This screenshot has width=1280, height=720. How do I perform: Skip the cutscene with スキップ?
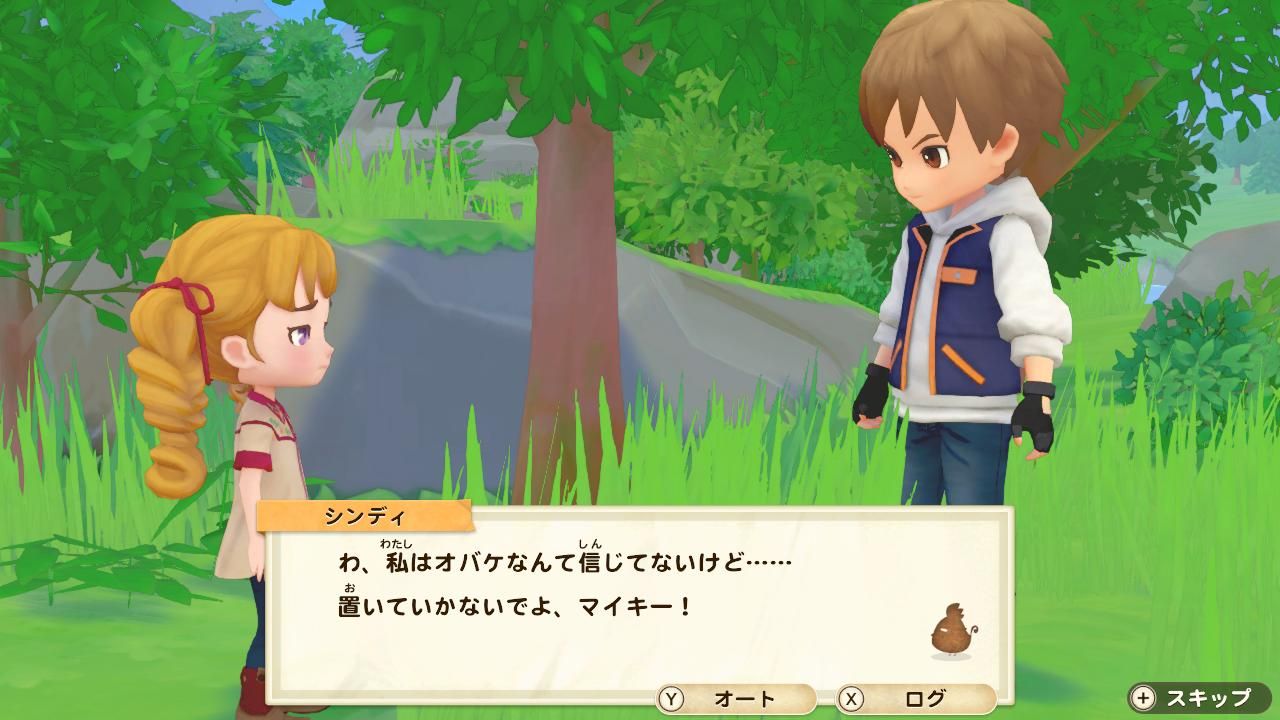[1199, 698]
